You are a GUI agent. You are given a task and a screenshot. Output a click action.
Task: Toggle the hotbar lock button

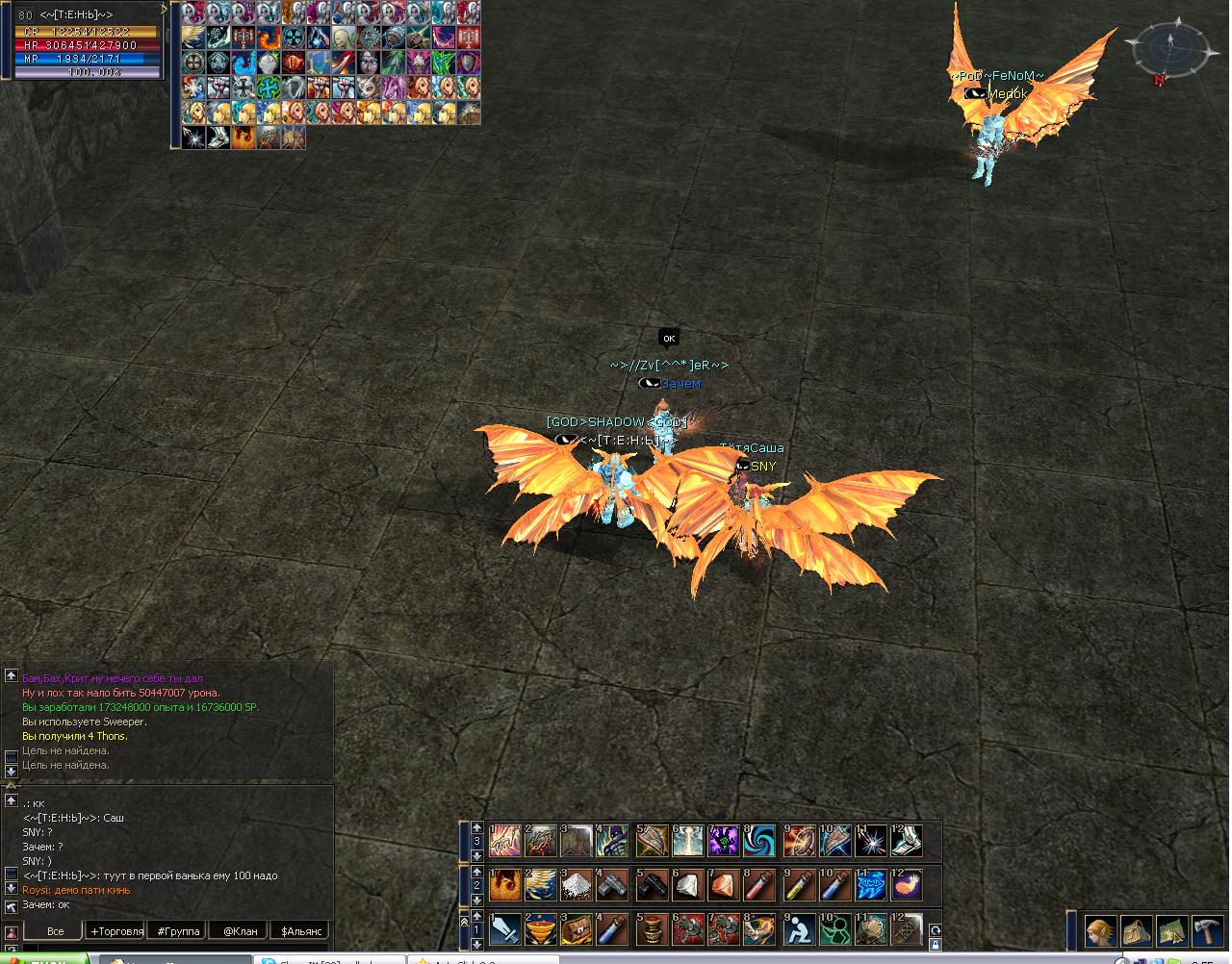point(935,946)
